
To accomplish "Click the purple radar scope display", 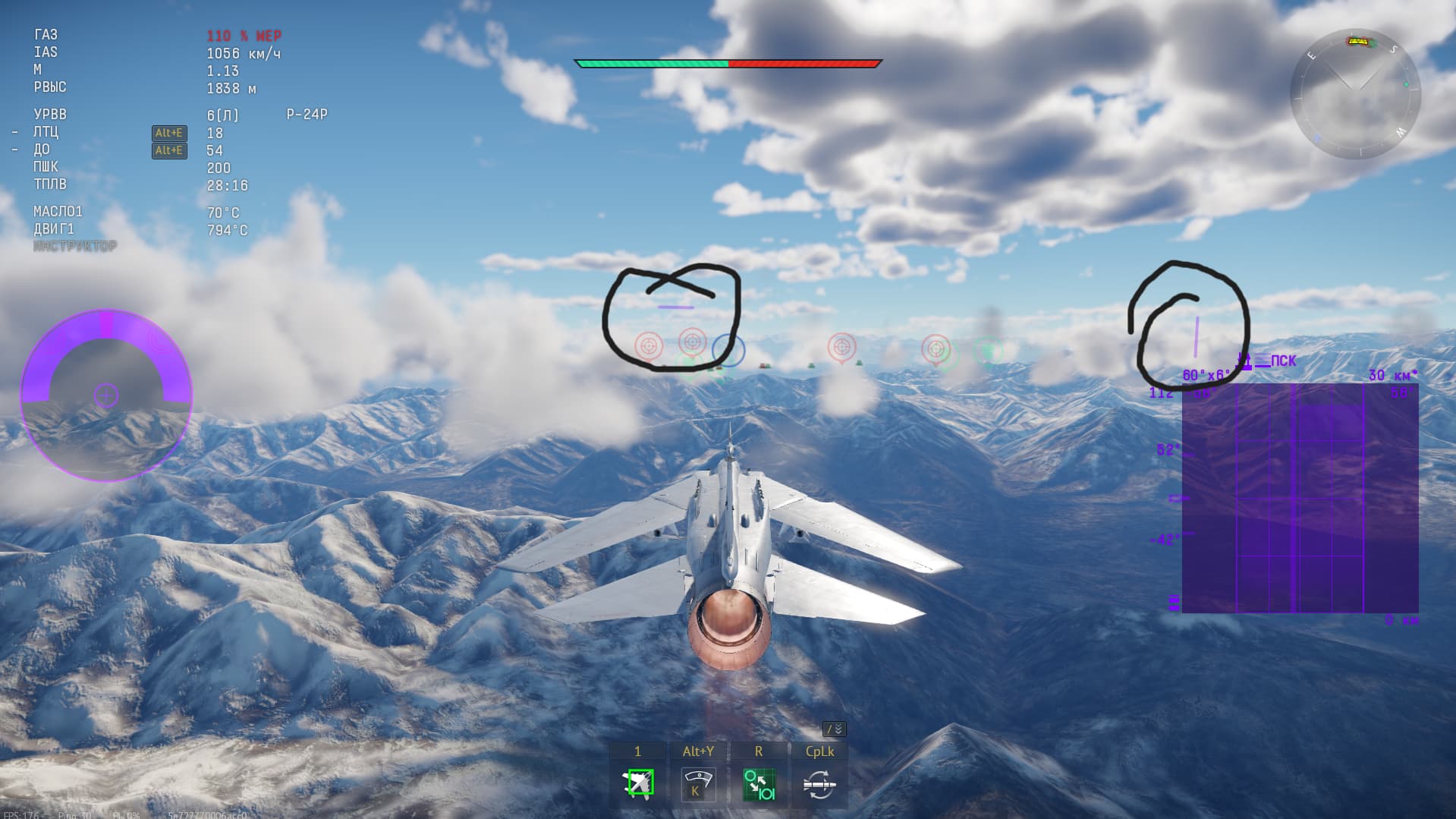I will [x=1300, y=498].
